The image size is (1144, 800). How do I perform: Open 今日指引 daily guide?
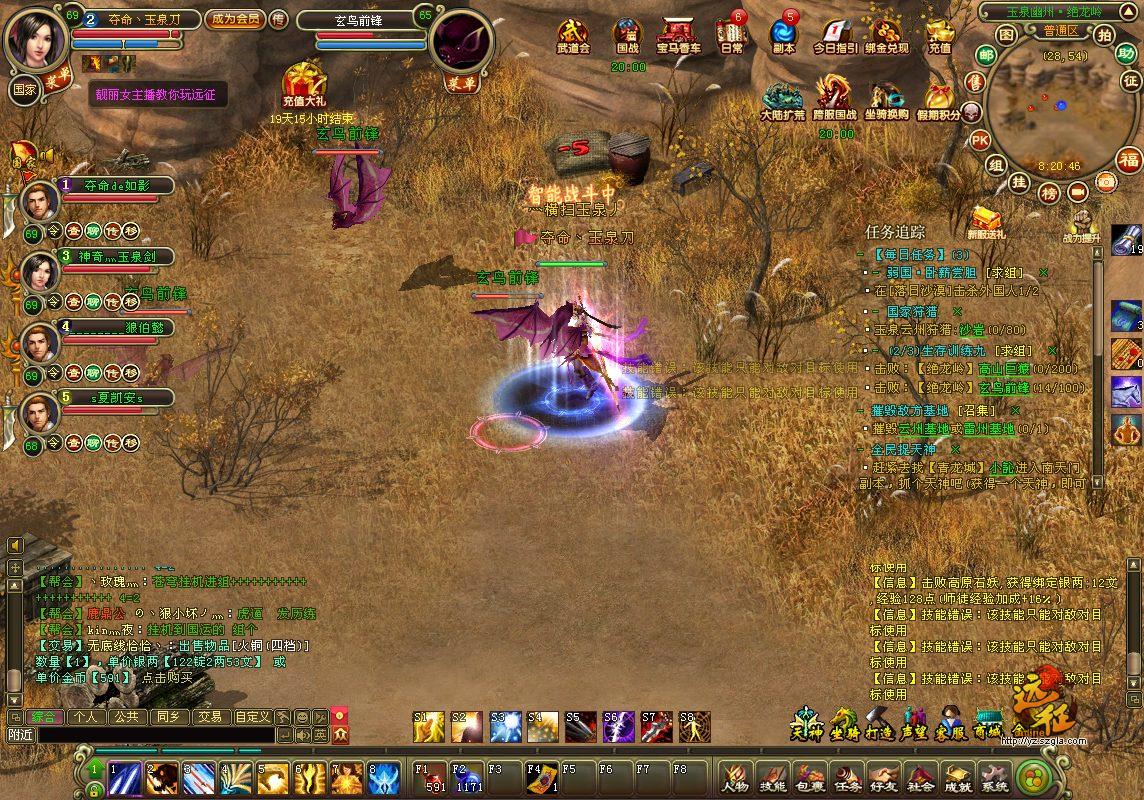(x=835, y=37)
